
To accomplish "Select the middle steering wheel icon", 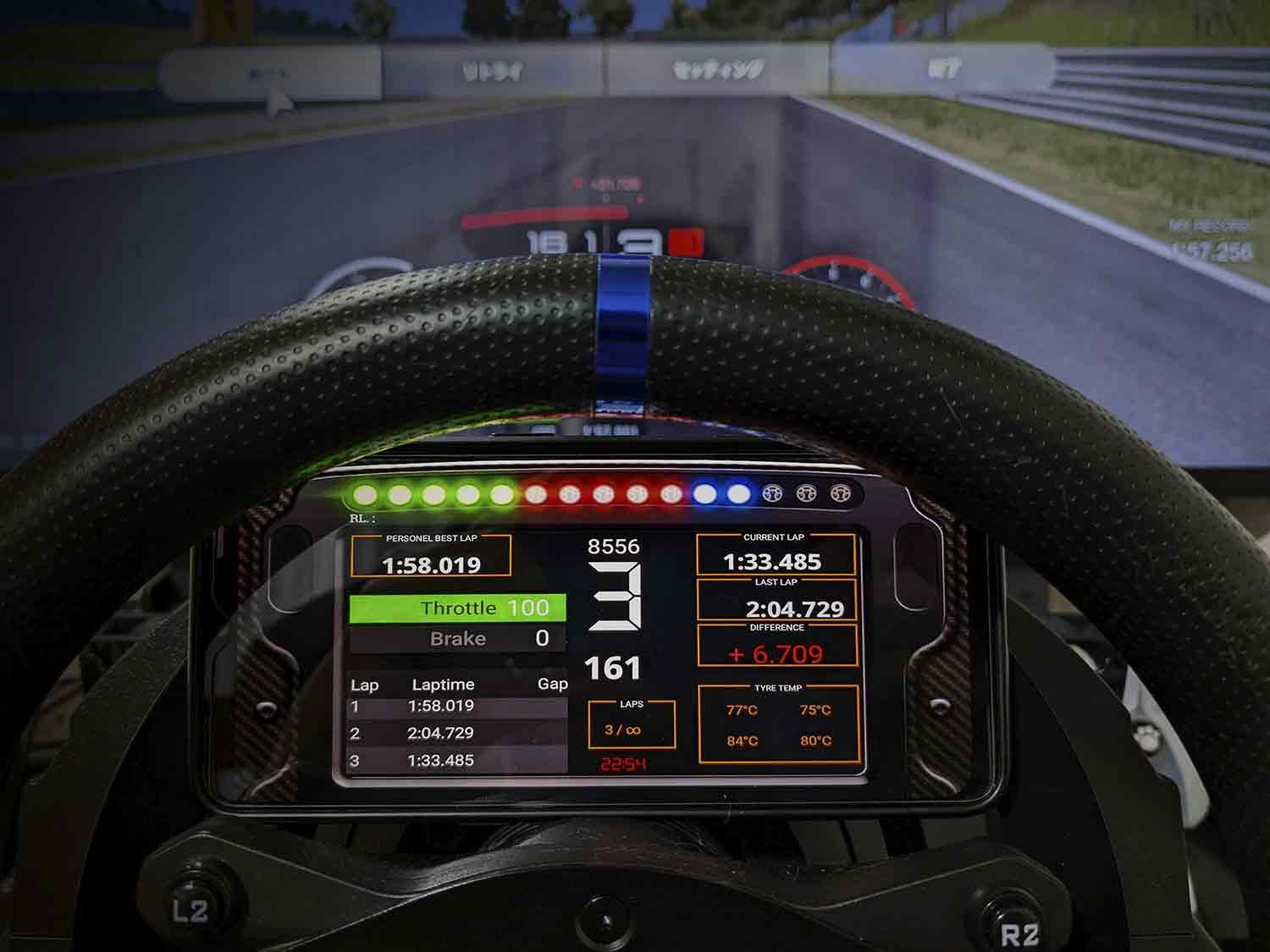I will click(805, 493).
